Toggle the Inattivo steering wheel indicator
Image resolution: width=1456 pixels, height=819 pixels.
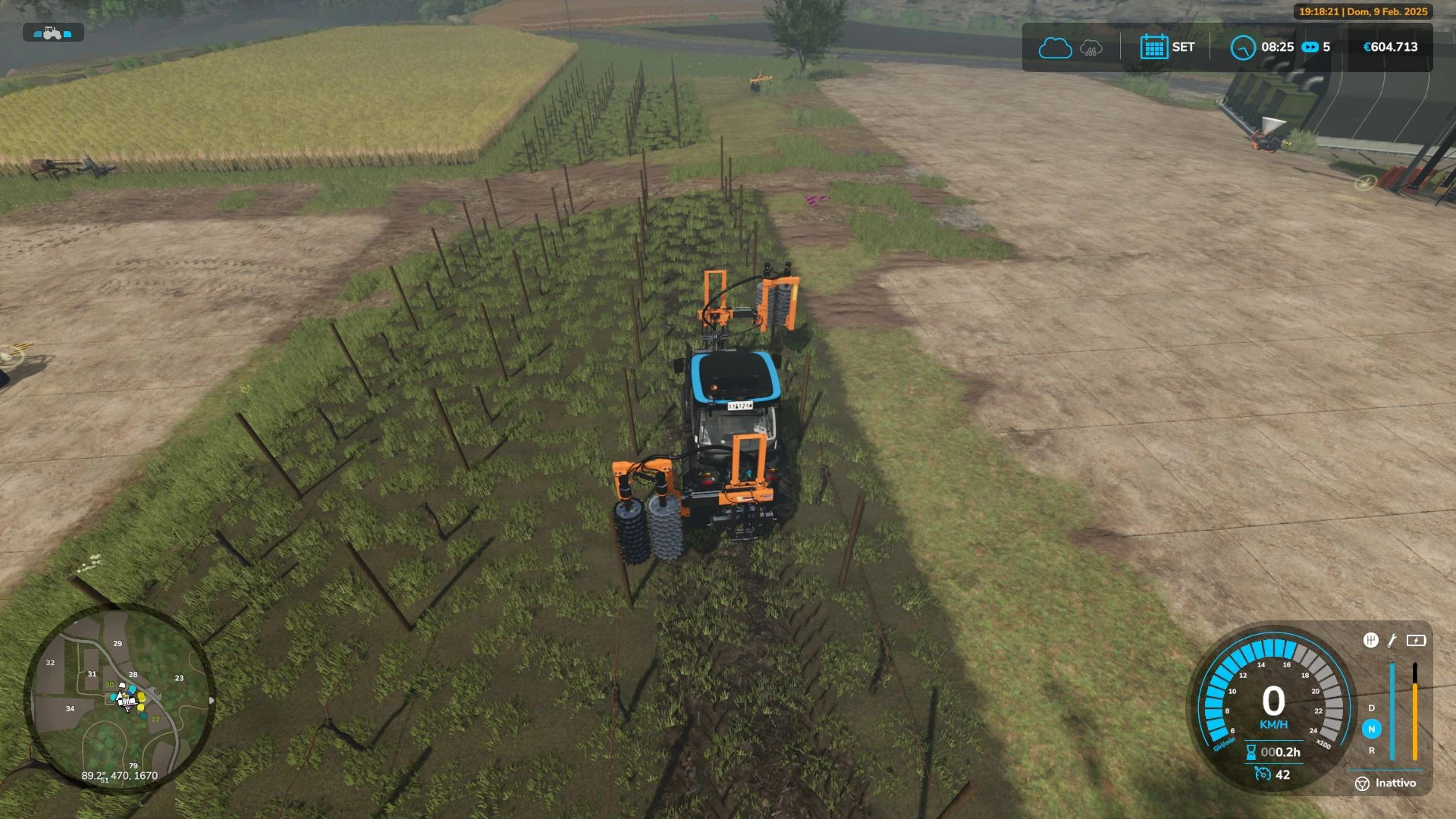point(1362,783)
